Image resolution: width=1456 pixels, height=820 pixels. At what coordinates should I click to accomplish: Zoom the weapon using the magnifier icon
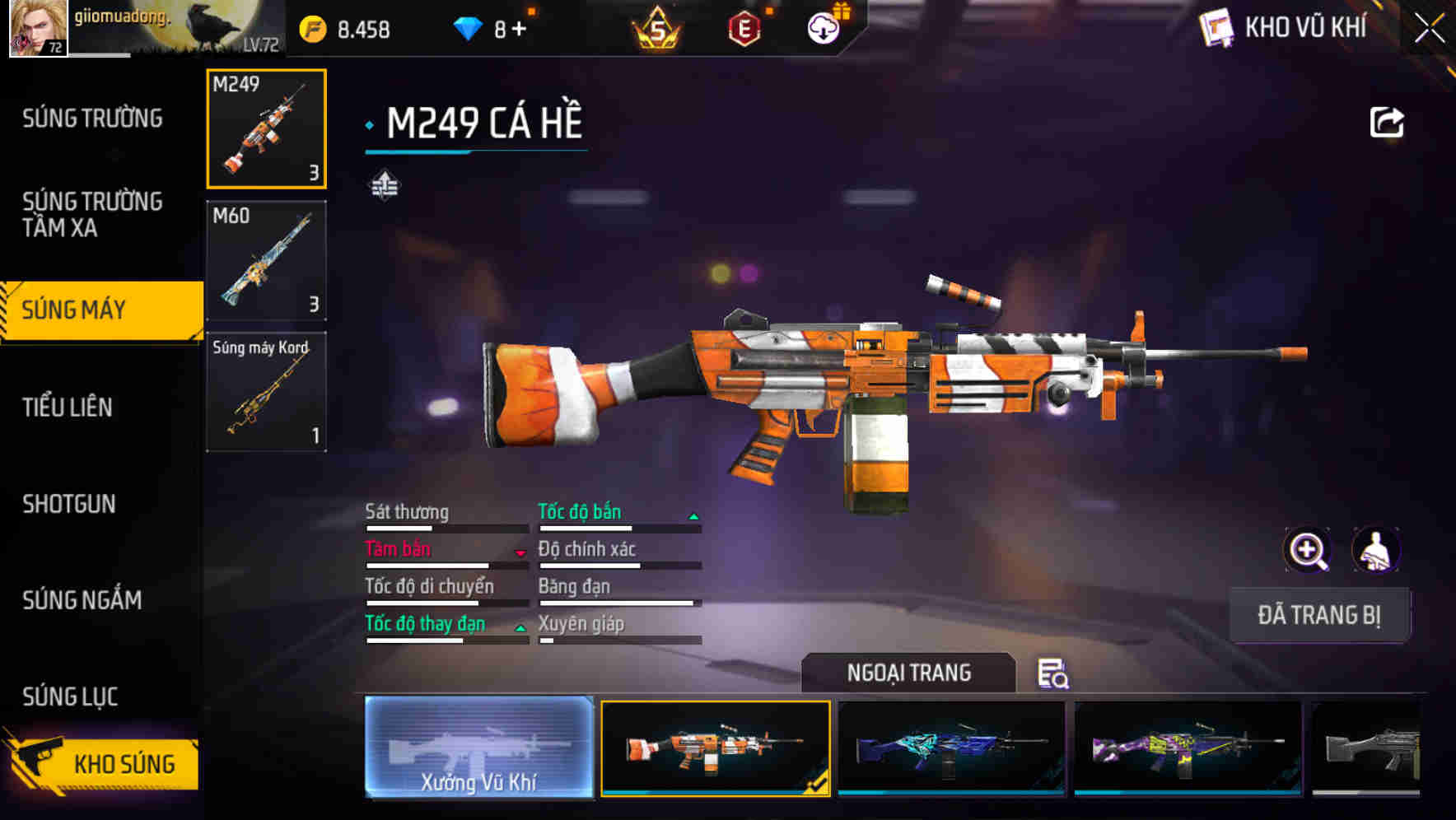click(x=1308, y=550)
